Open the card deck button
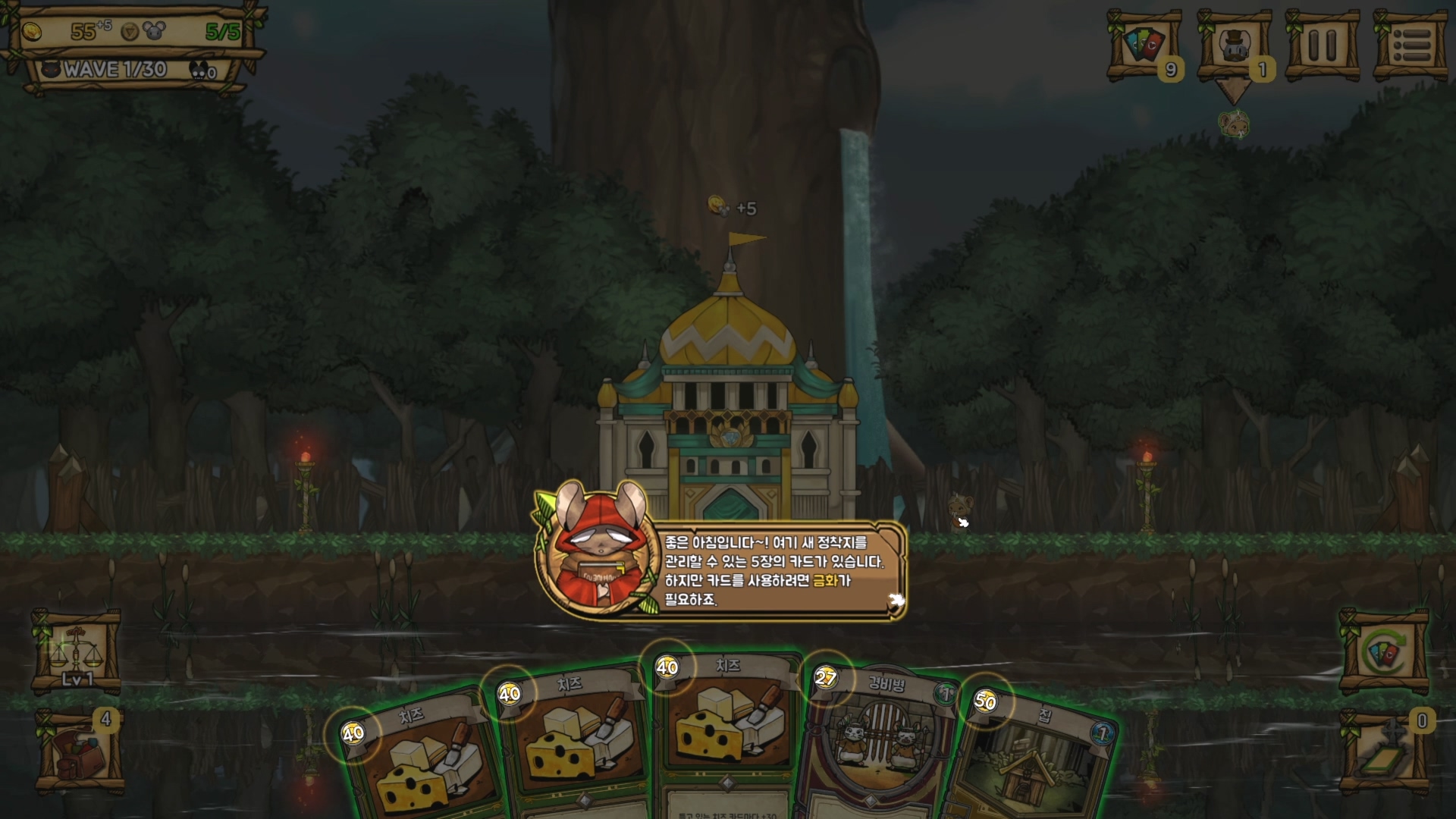Image resolution: width=1456 pixels, height=819 pixels. coord(1144,45)
